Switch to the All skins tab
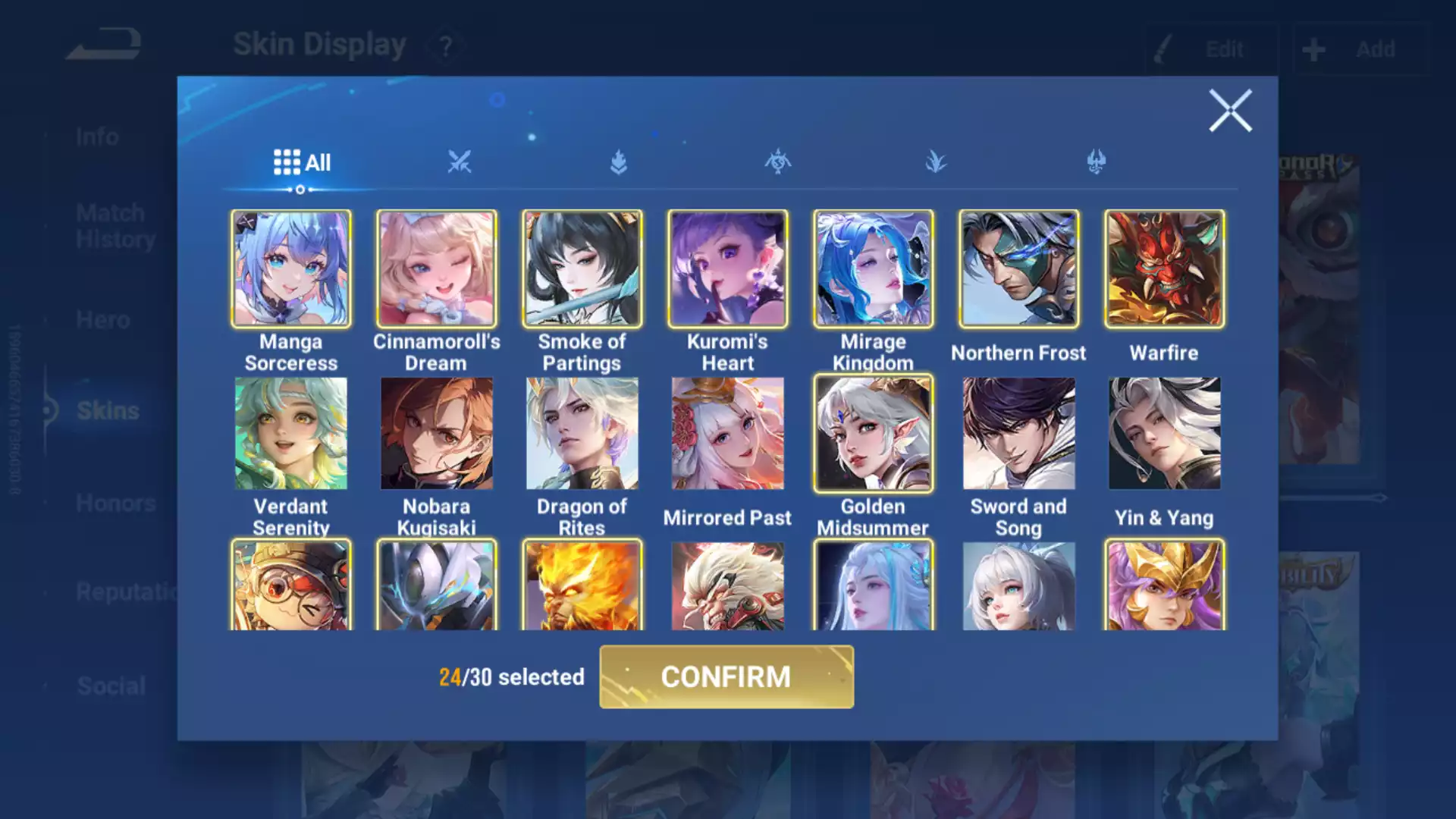Screen dimensions: 1456x819 (302, 162)
